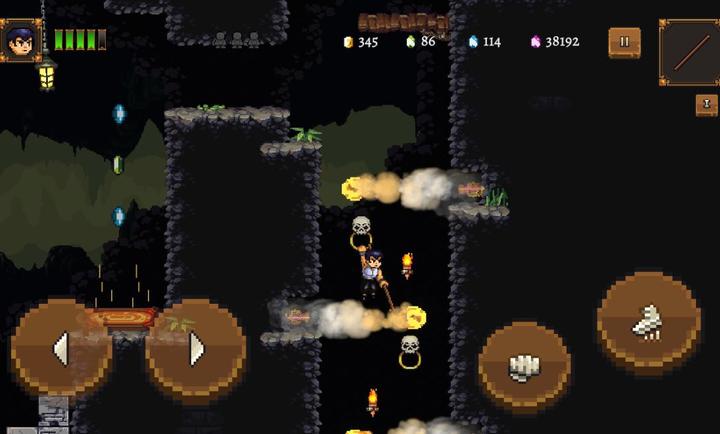The image size is (720, 434).
Task: Select the equipped staff weapon slot
Action: 688,52
